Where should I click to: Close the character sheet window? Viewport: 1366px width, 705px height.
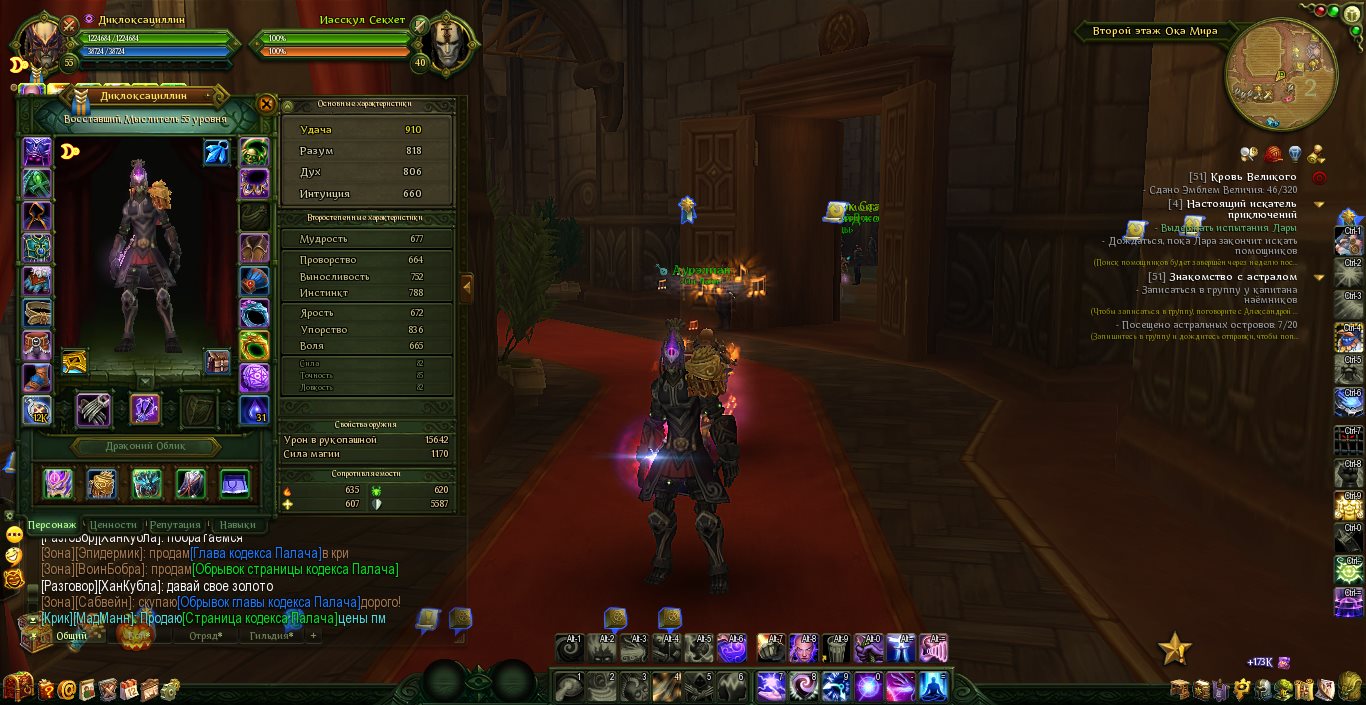point(266,103)
